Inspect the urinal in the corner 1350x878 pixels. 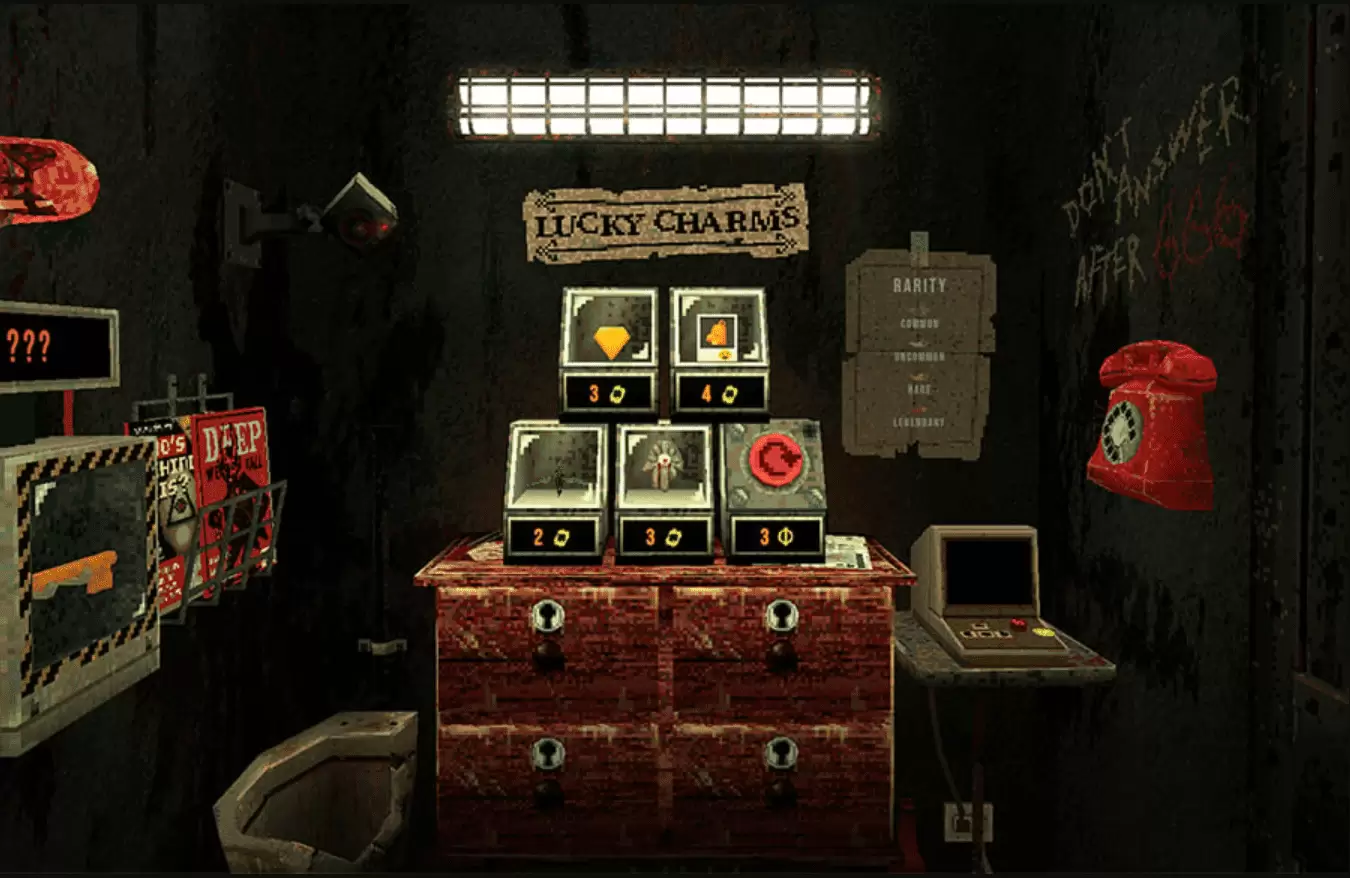(x=320, y=790)
